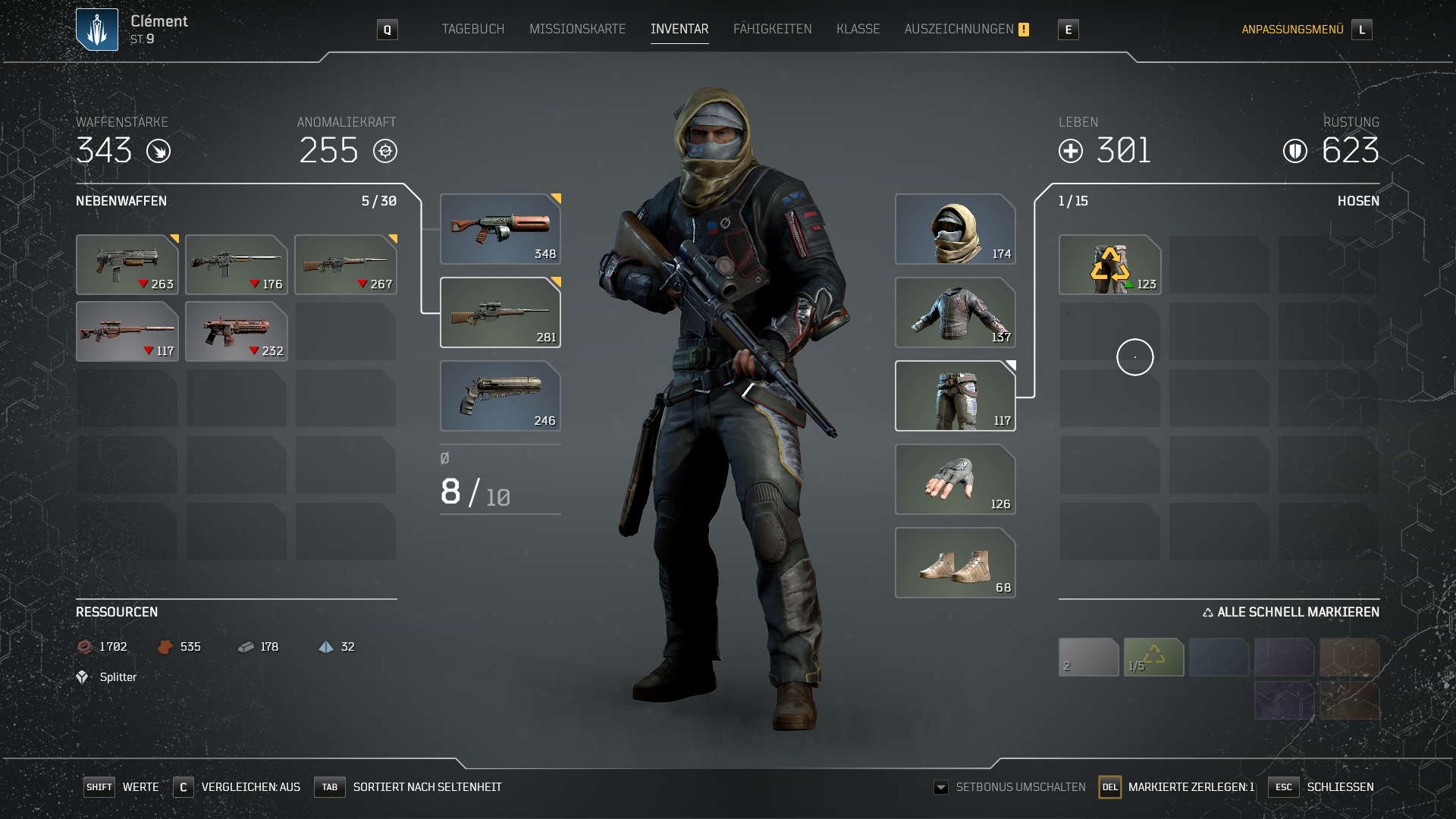Select the equipped level 348 weapon slot
The image size is (1456, 819).
[x=500, y=229]
